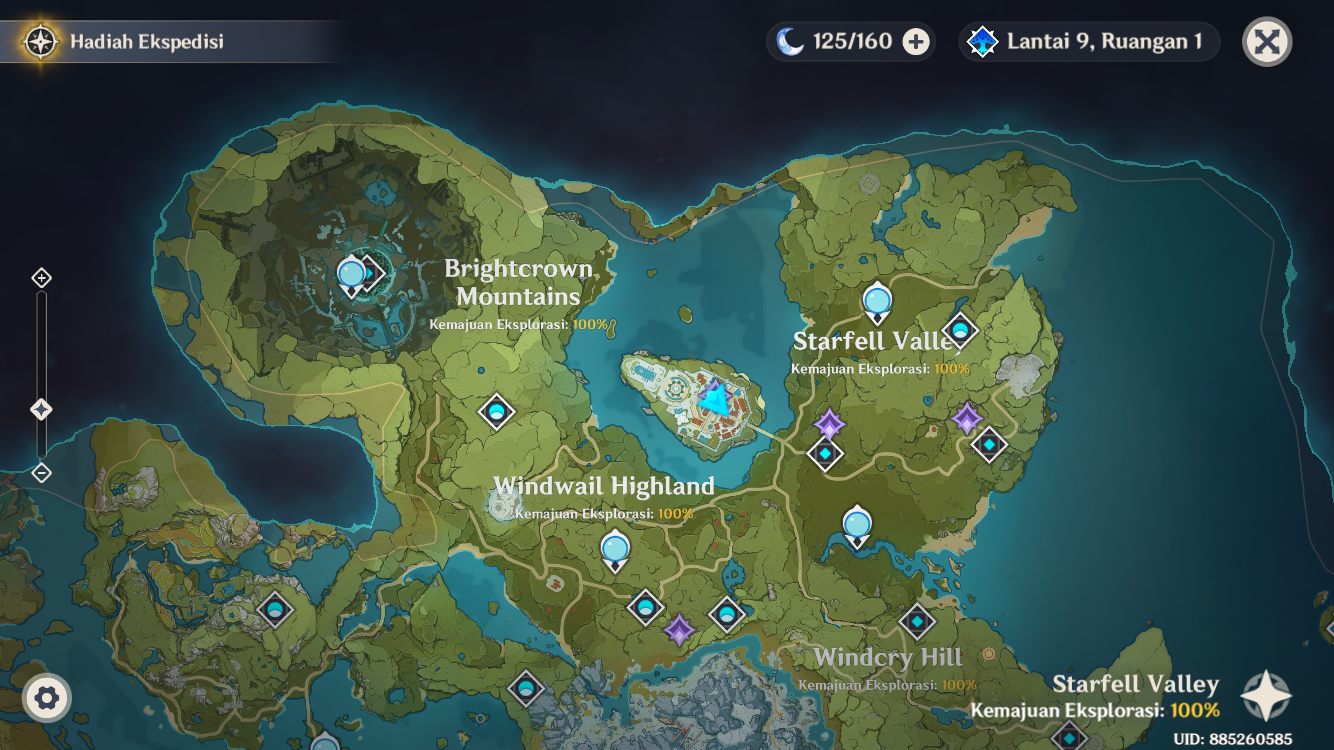Select the Statue of the Seven above Starfell Valley label
This screenshot has height=750, width=1334.
coord(877,301)
